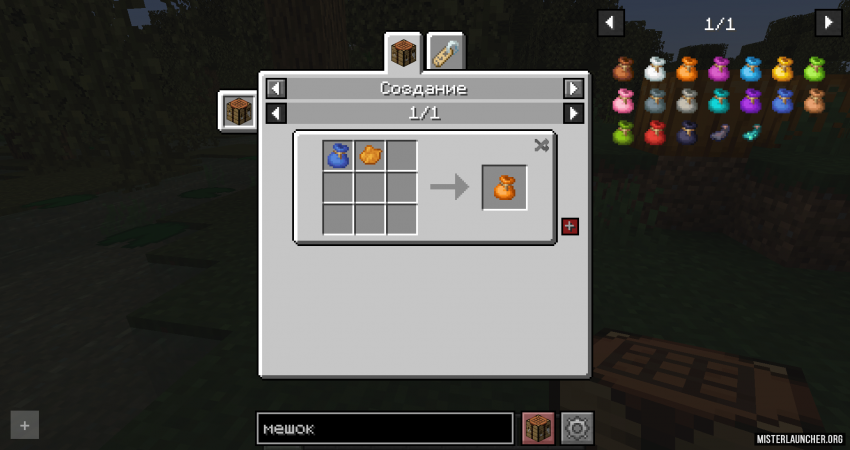Image resolution: width=850 pixels, height=450 pixels.
Task: Click the plus button in the bottom-left corner
Action: click(x=25, y=425)
